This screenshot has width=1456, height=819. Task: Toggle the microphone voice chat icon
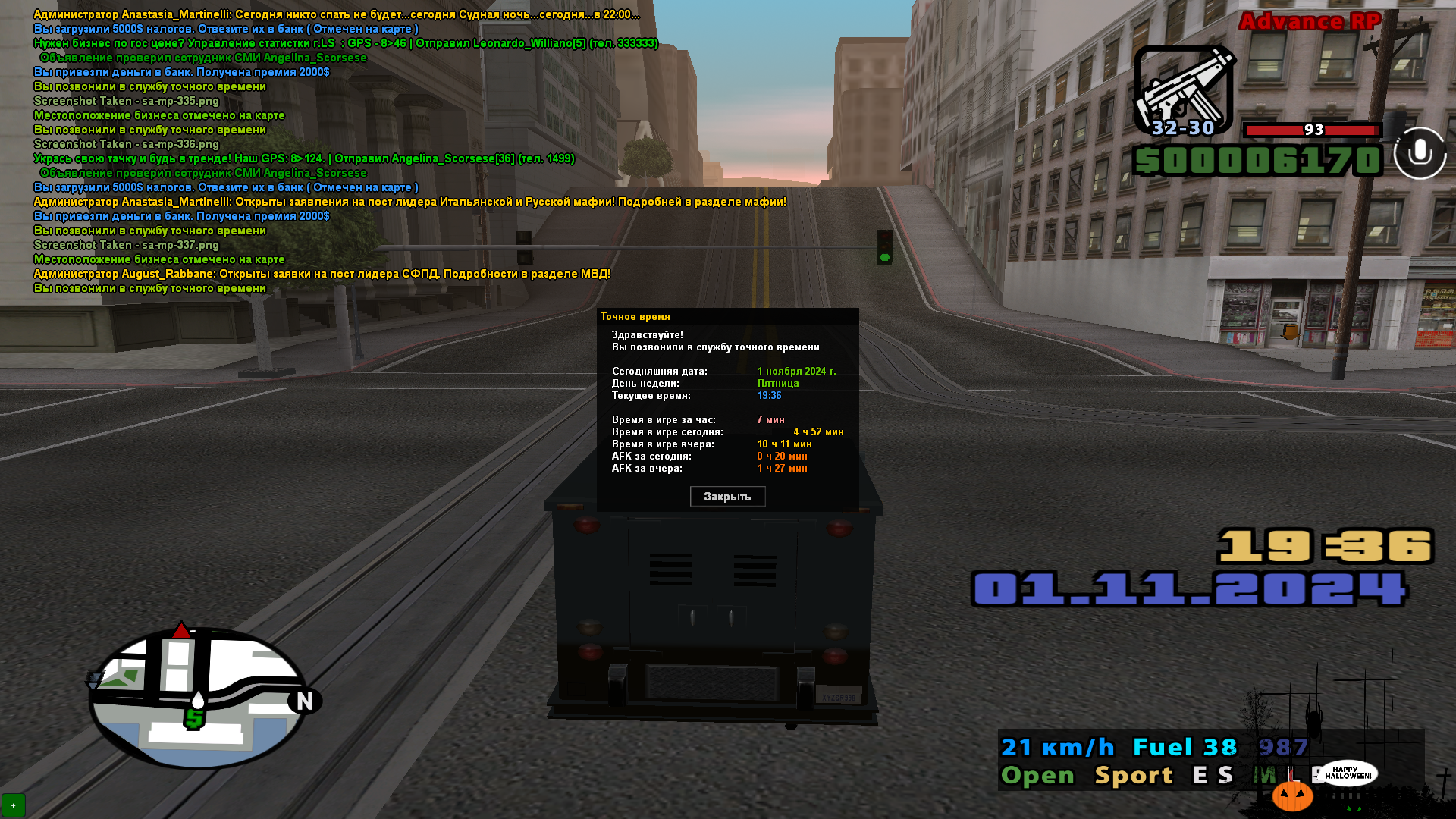tap(1420, 153)
